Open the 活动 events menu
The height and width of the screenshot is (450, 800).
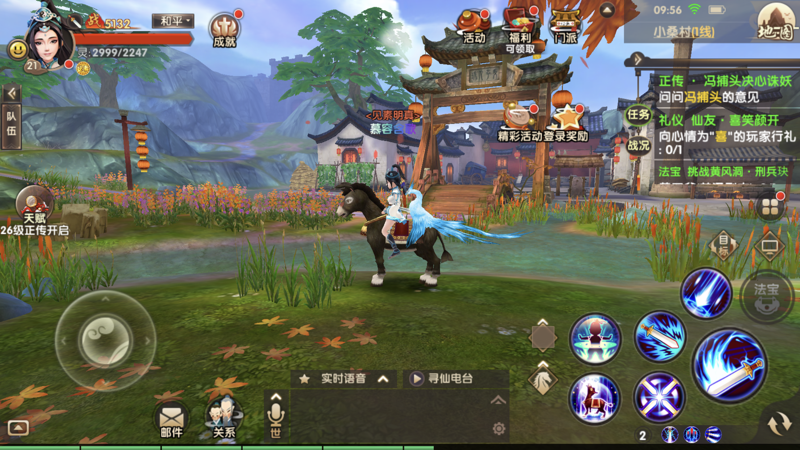tap(473, 25)
